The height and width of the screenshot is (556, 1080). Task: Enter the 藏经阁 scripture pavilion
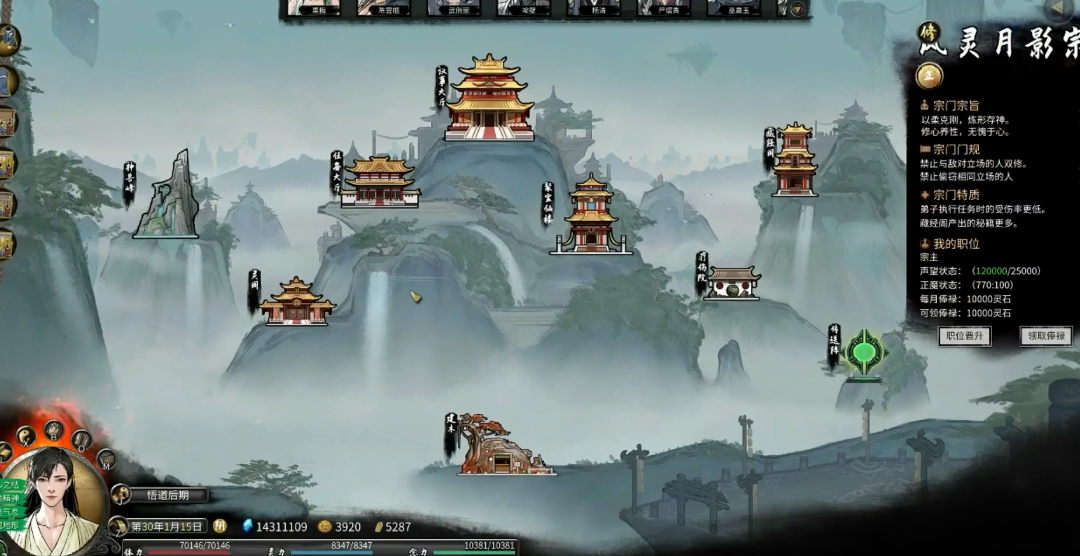[795, 160]
